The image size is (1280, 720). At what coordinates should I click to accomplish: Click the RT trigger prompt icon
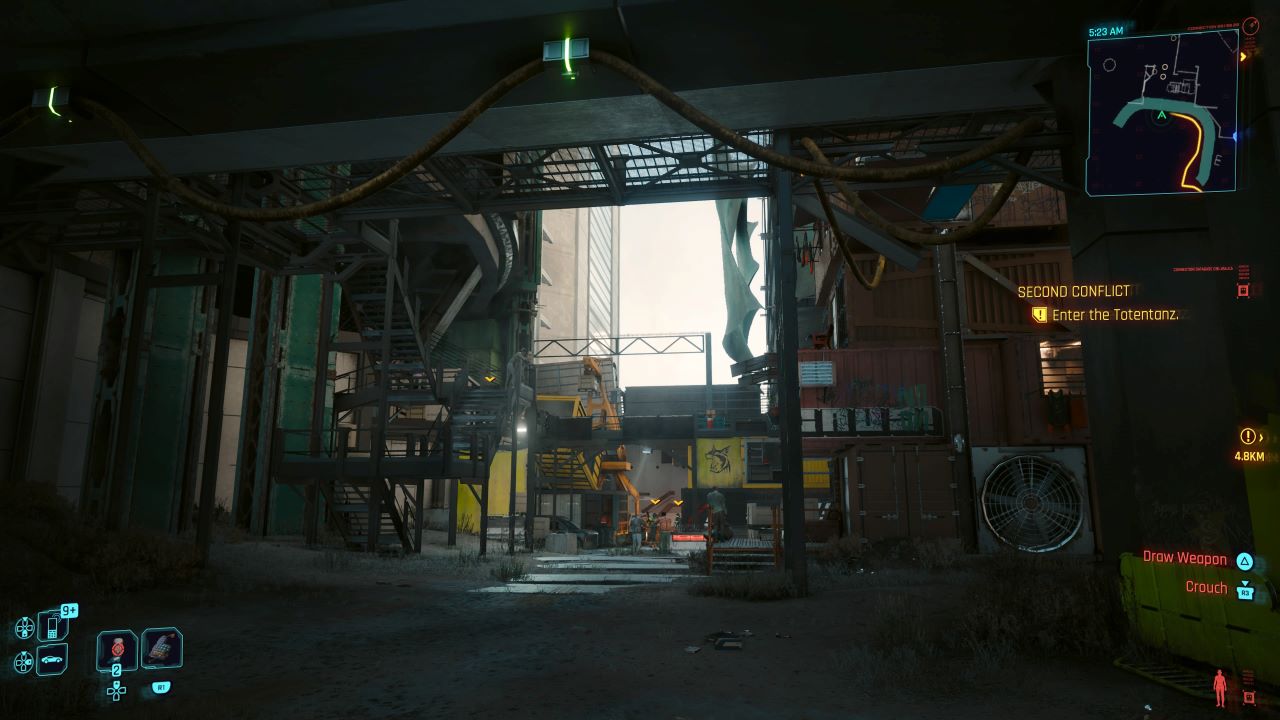(162, 687)
